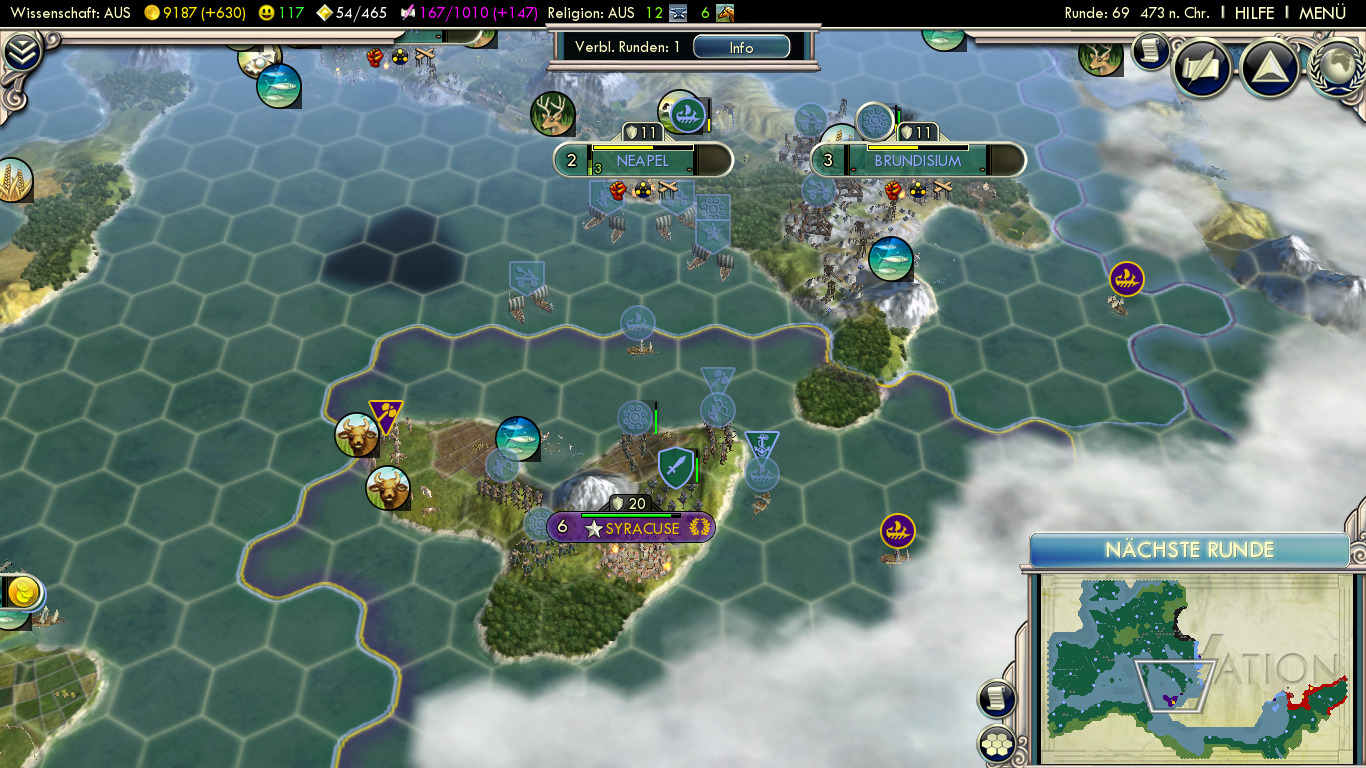
Task: Open the gold treasury readout in top bar
Action: (195, 13)
